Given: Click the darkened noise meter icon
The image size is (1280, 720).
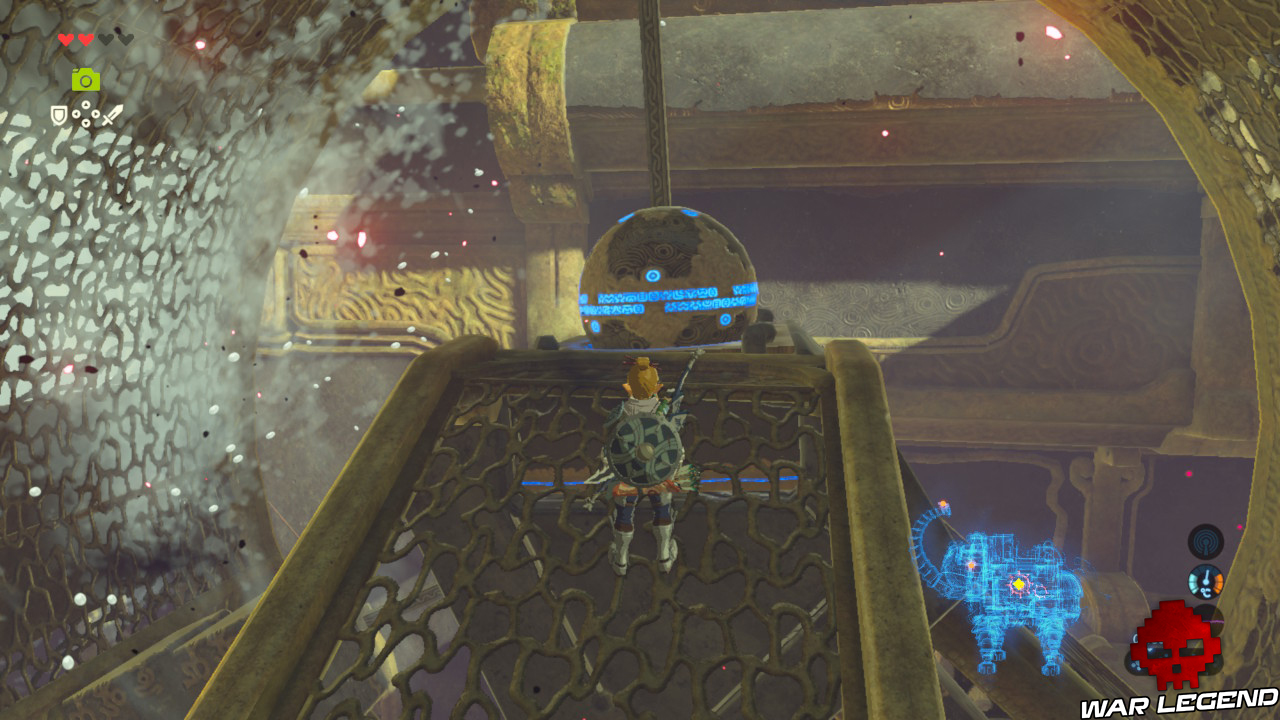Looking at the screenshot, I should [x=1208, y=618].
